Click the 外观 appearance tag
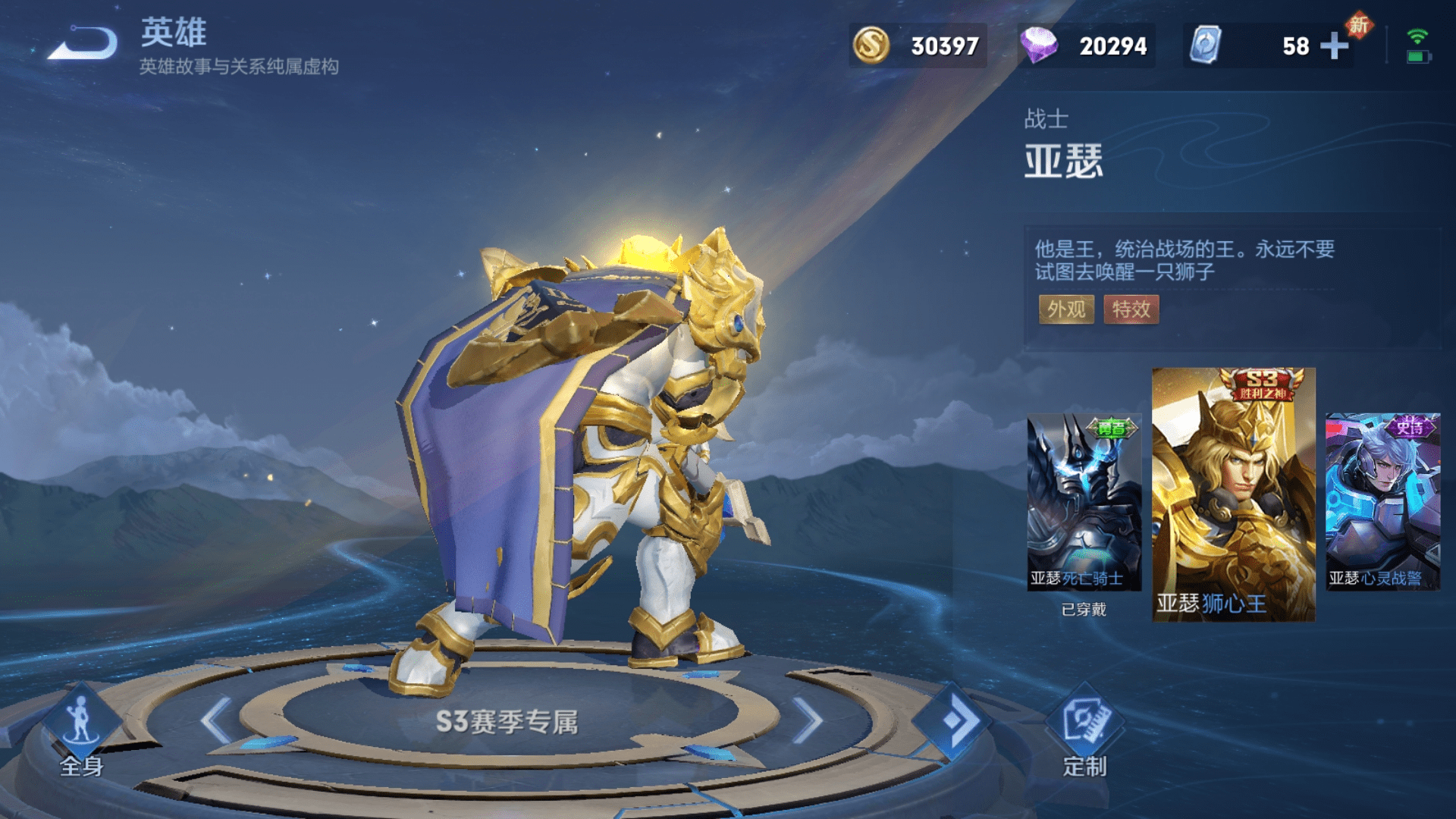The image size is (1456, 819). coord(1066,309)
